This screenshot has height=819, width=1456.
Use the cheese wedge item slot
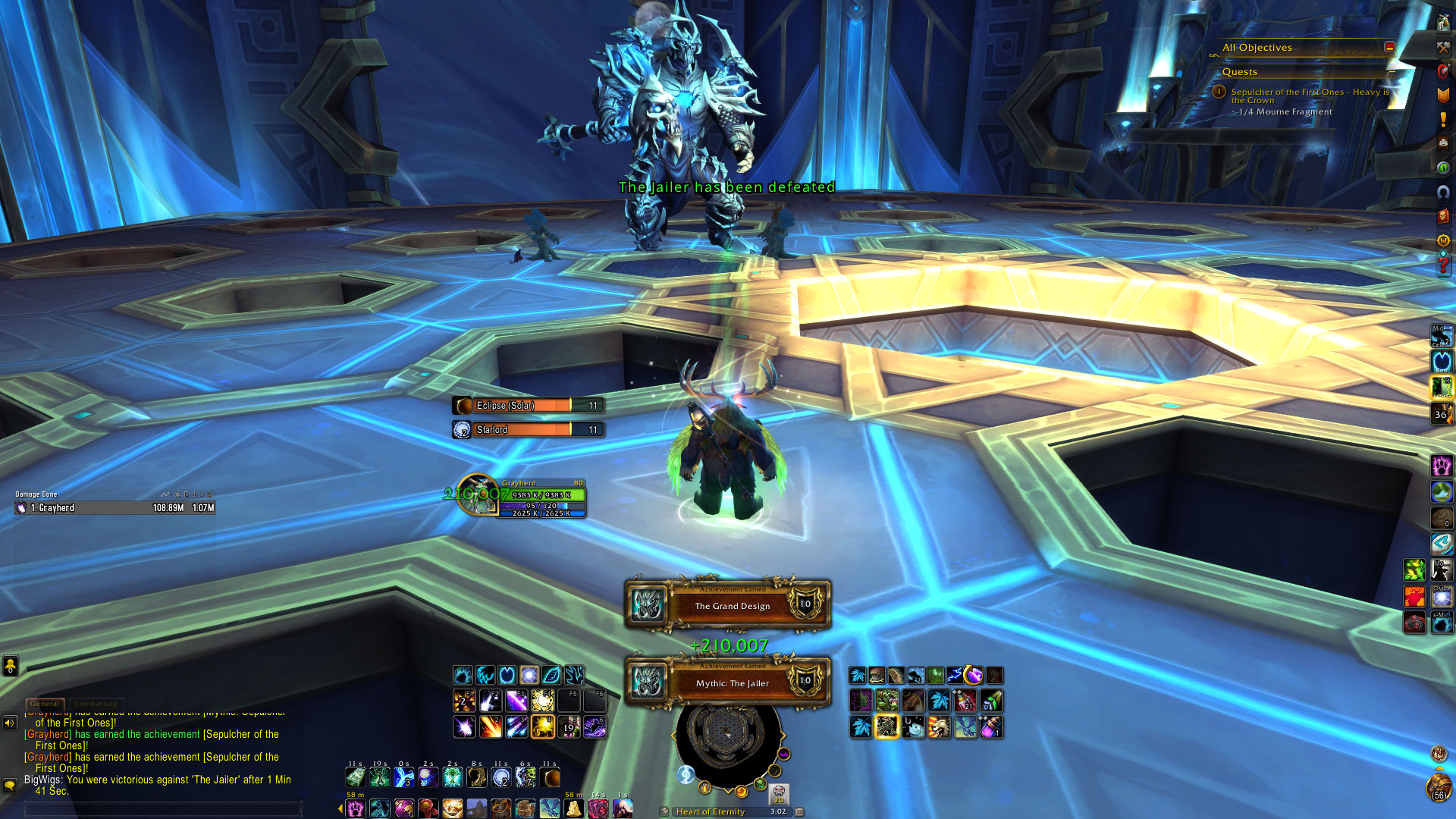pyautogui.click(x=574, y=808)
